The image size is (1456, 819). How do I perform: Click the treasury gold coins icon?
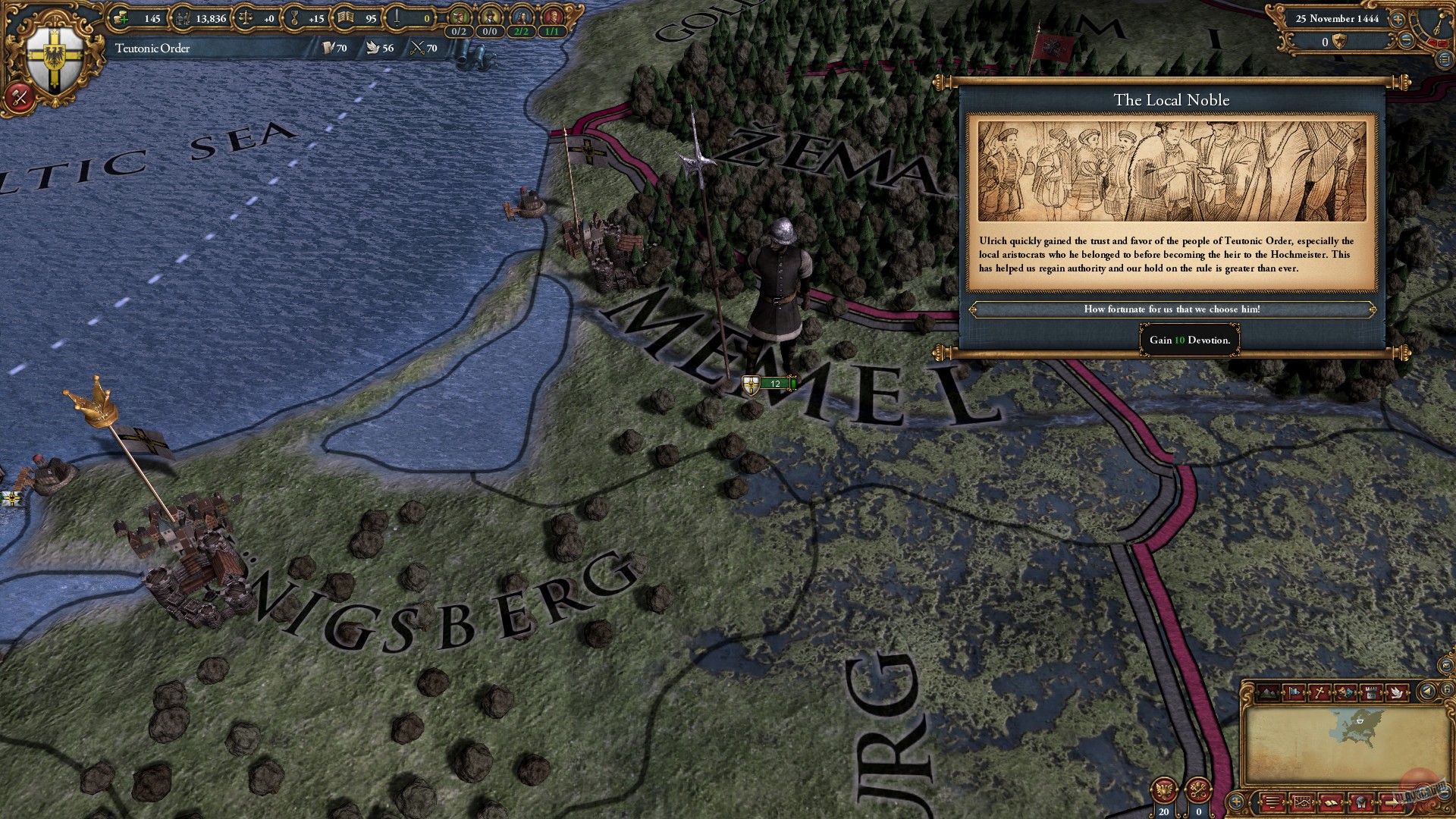click(121, 17)
